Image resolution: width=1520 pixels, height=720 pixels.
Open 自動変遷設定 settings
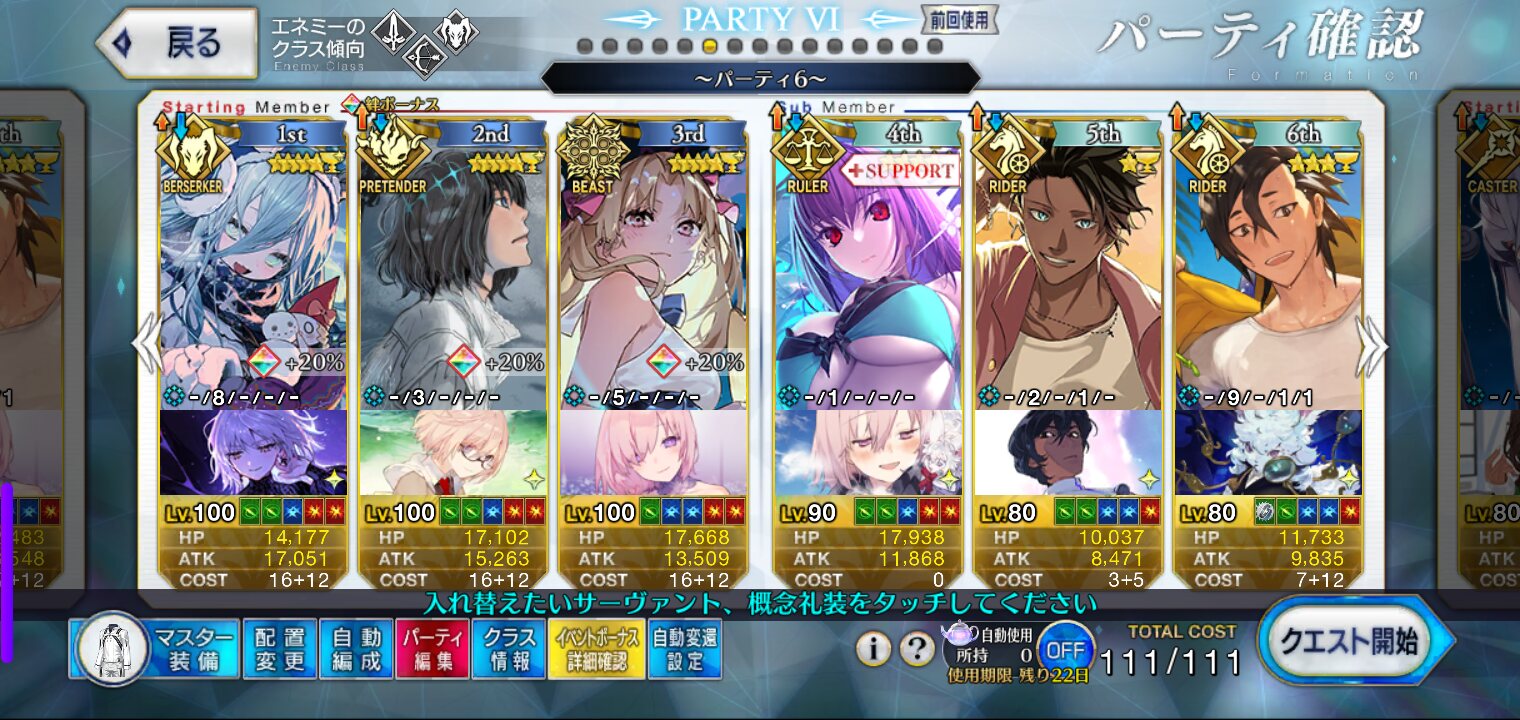tap(685, 649)
